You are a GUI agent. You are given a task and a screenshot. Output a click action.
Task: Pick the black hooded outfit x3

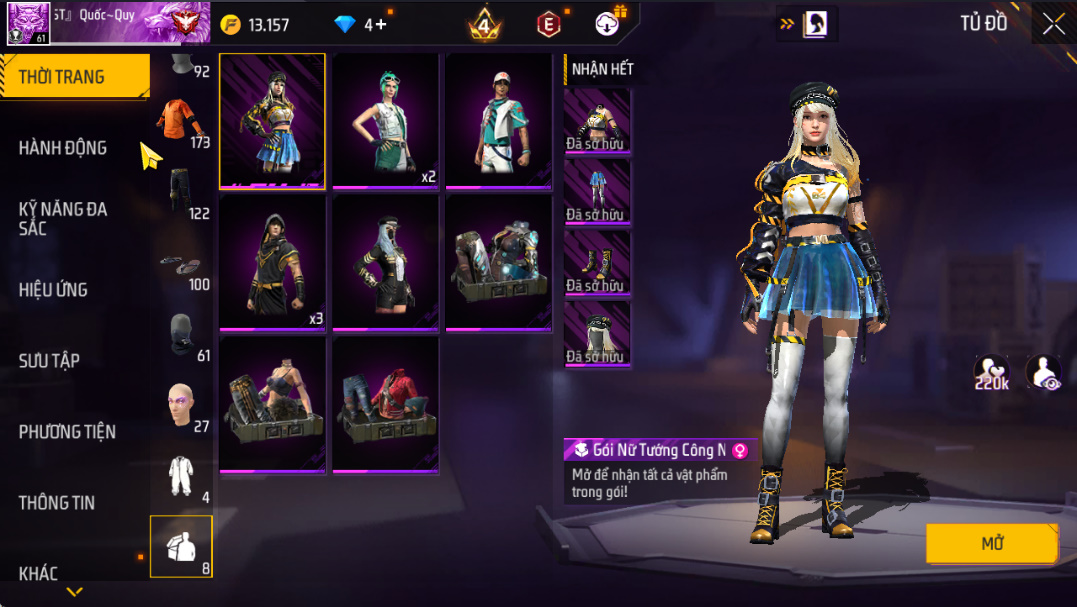coord(272,263)
